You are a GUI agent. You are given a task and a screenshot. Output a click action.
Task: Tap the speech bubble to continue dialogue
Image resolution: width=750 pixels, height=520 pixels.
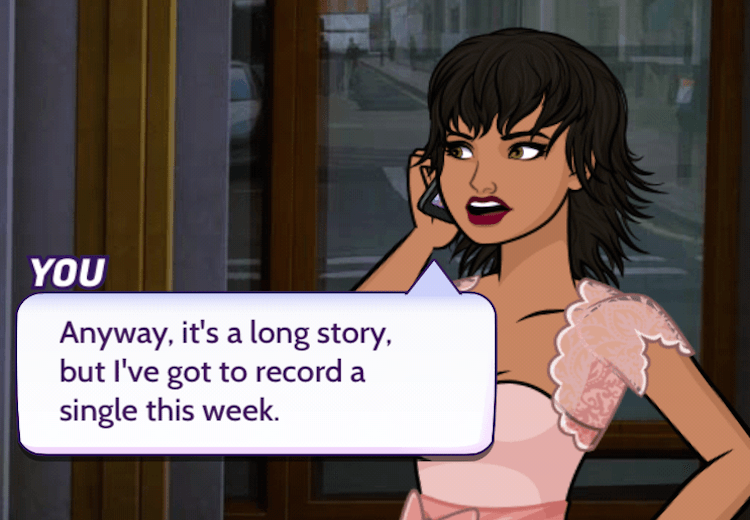(256, 371)
